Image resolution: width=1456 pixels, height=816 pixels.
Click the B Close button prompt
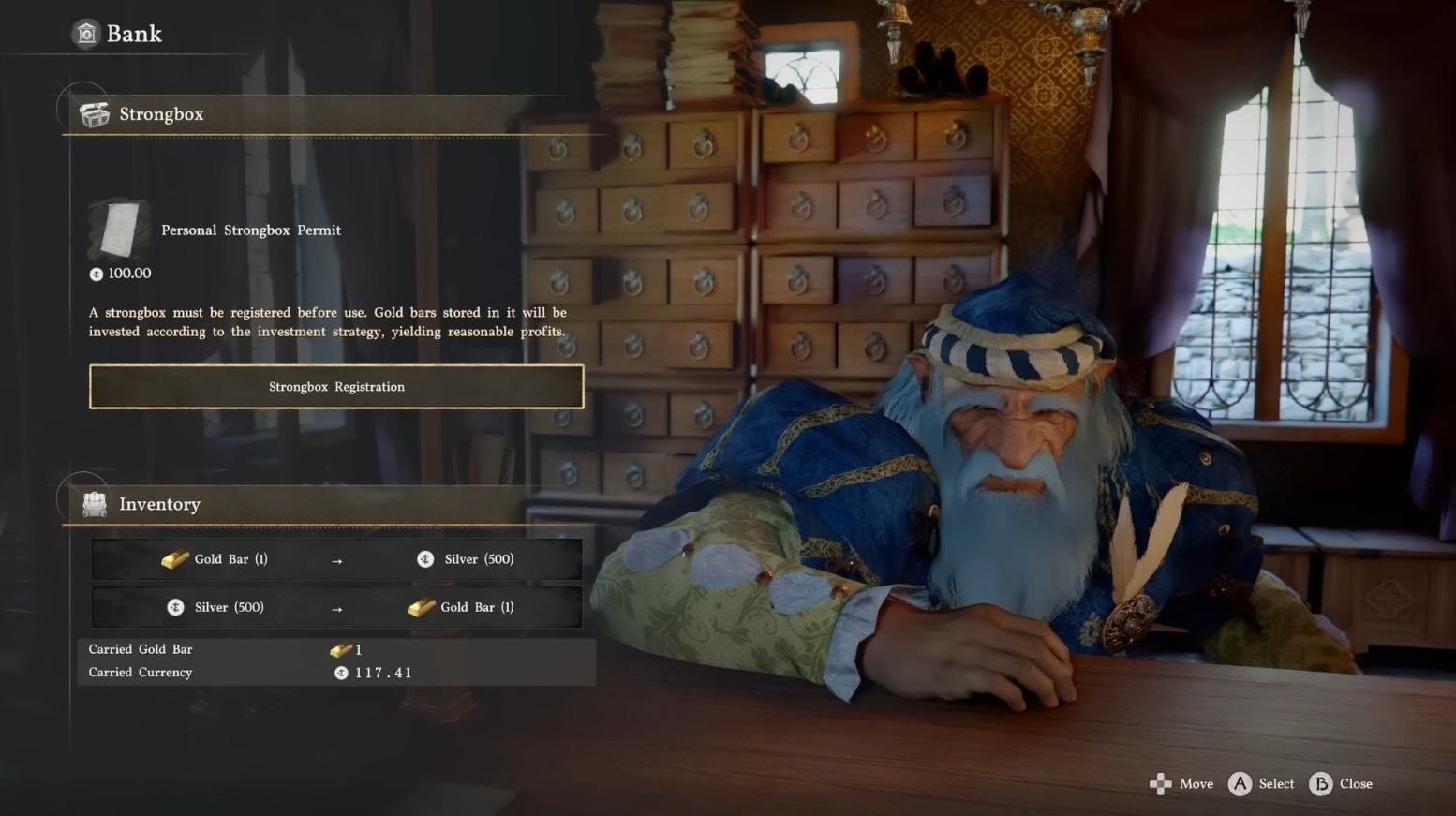coord(1319,784)
